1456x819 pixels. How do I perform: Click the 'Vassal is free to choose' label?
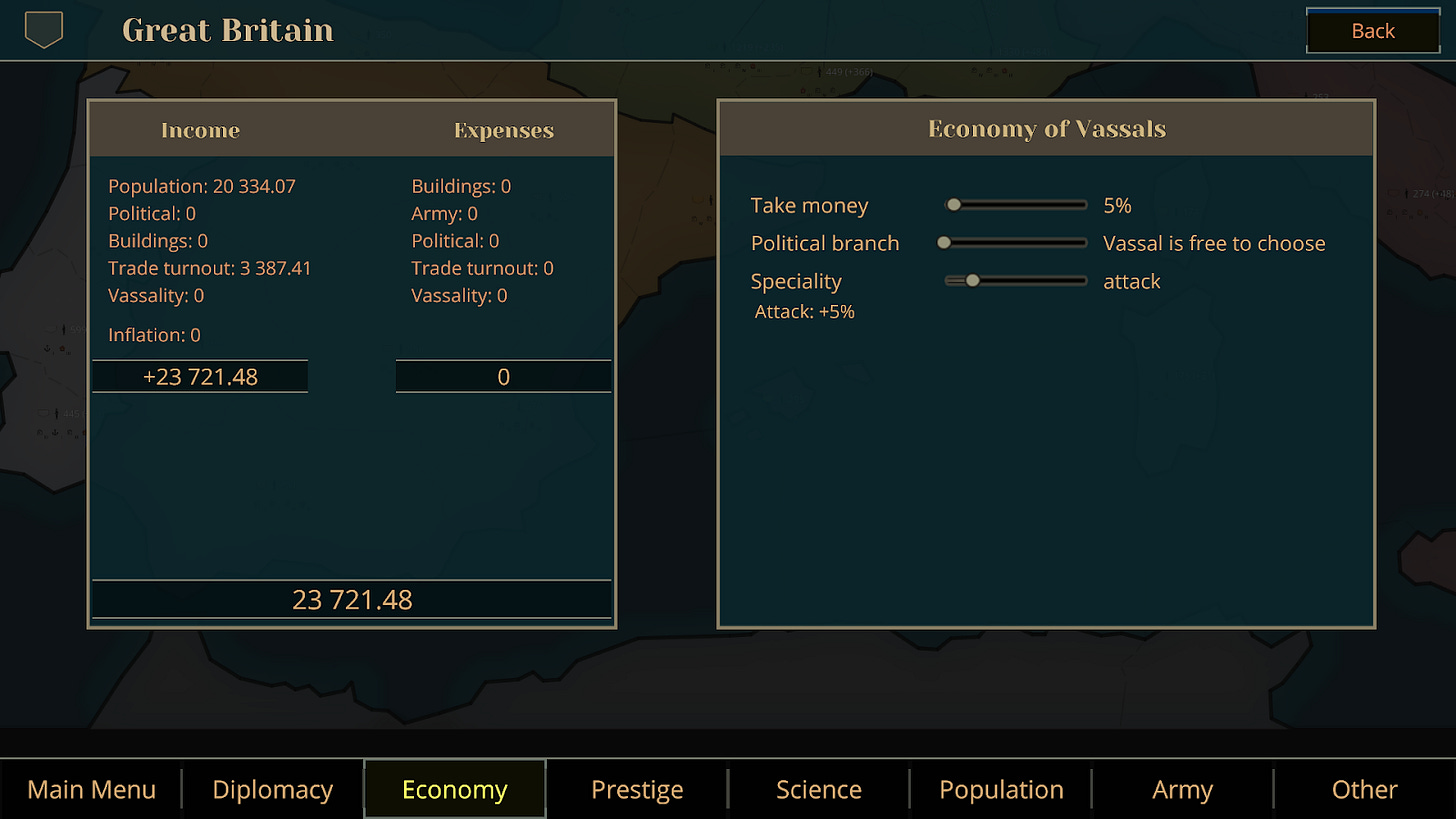tap(1213, 242)
